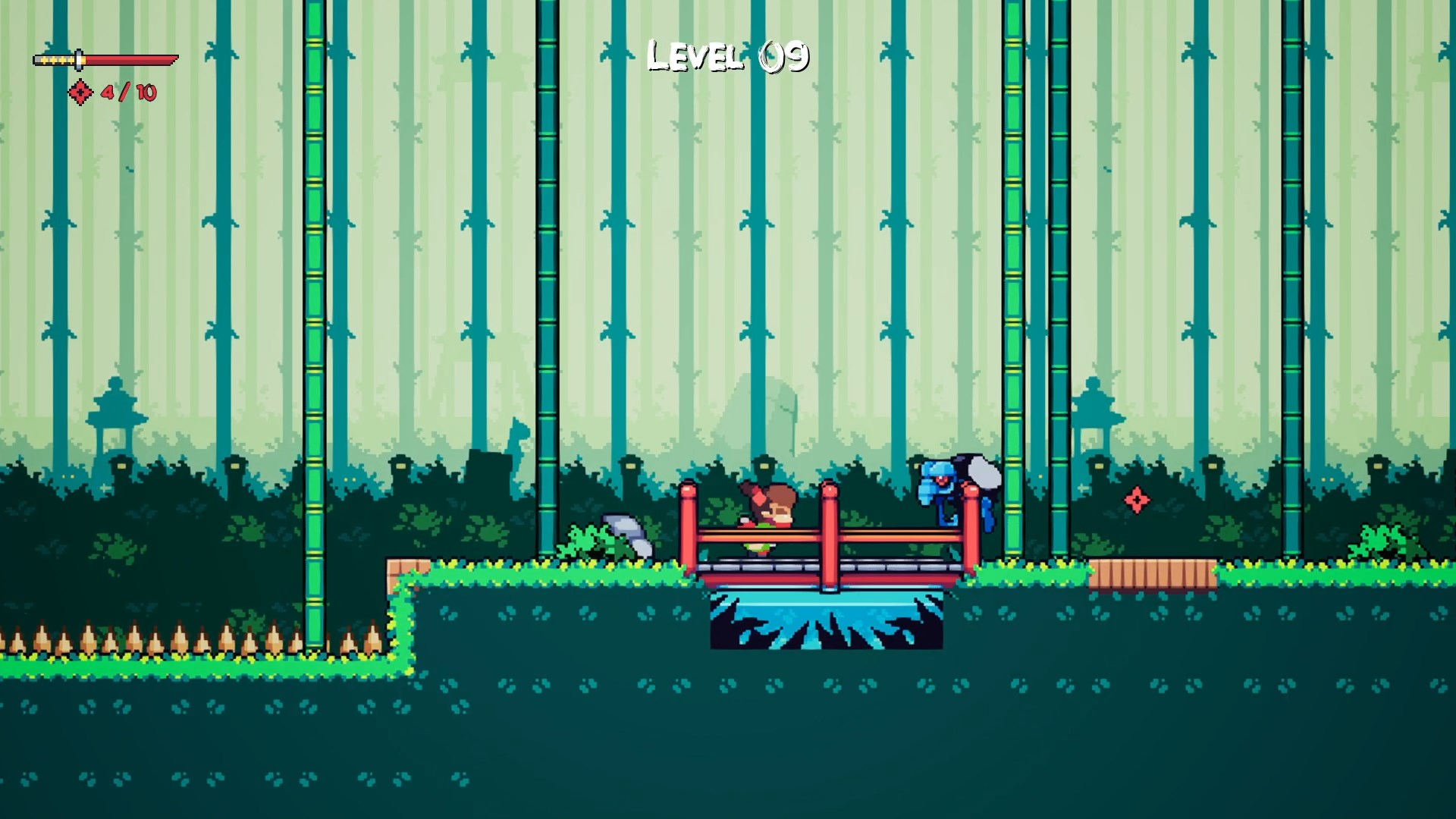This screenshot has height=819, width=1456.
Task: Select the red shuriken counter icon
Action: (x=79, y=94)
